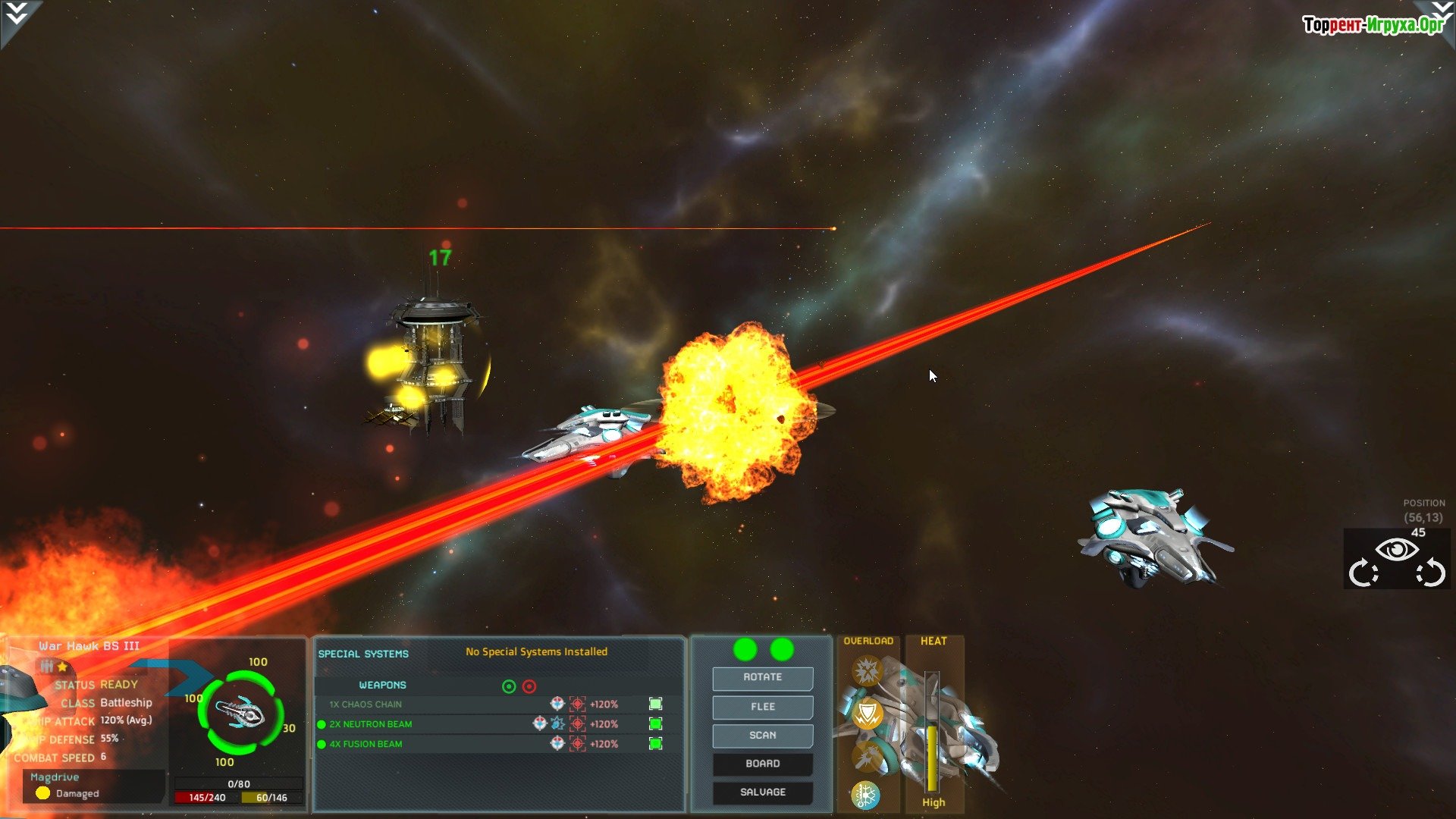Select the 1x Chaos Chain weapon row
This screenshot has width=1456, height=819.
pos(366,704)
